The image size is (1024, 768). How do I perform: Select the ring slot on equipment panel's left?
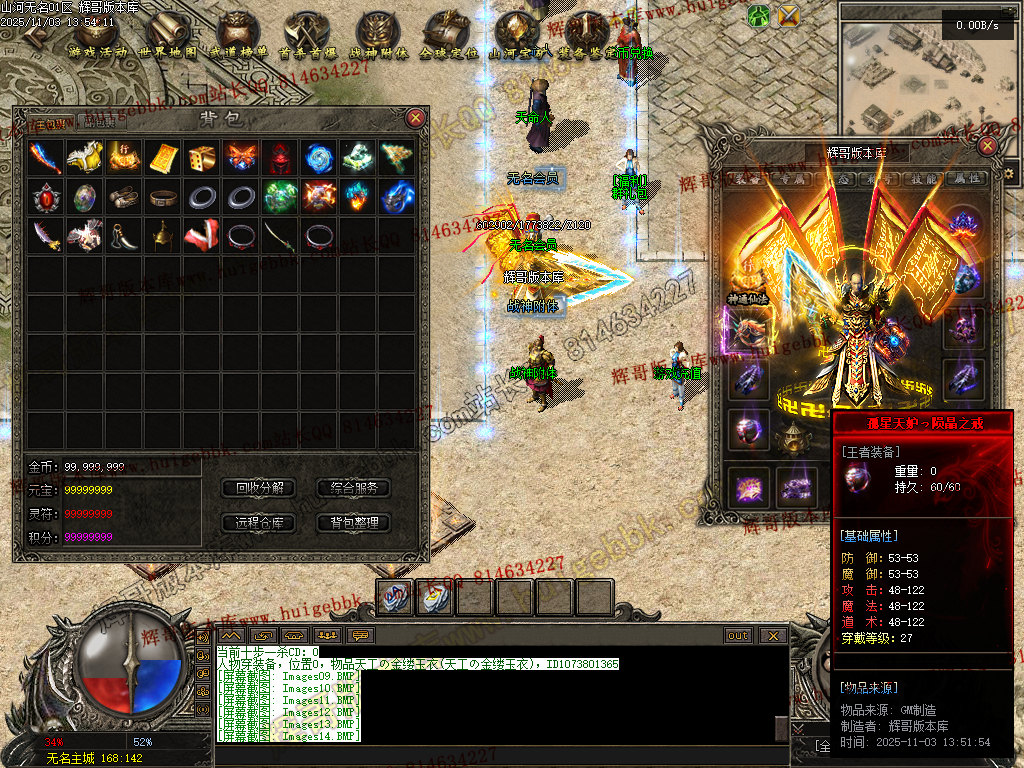coord(748,426)
